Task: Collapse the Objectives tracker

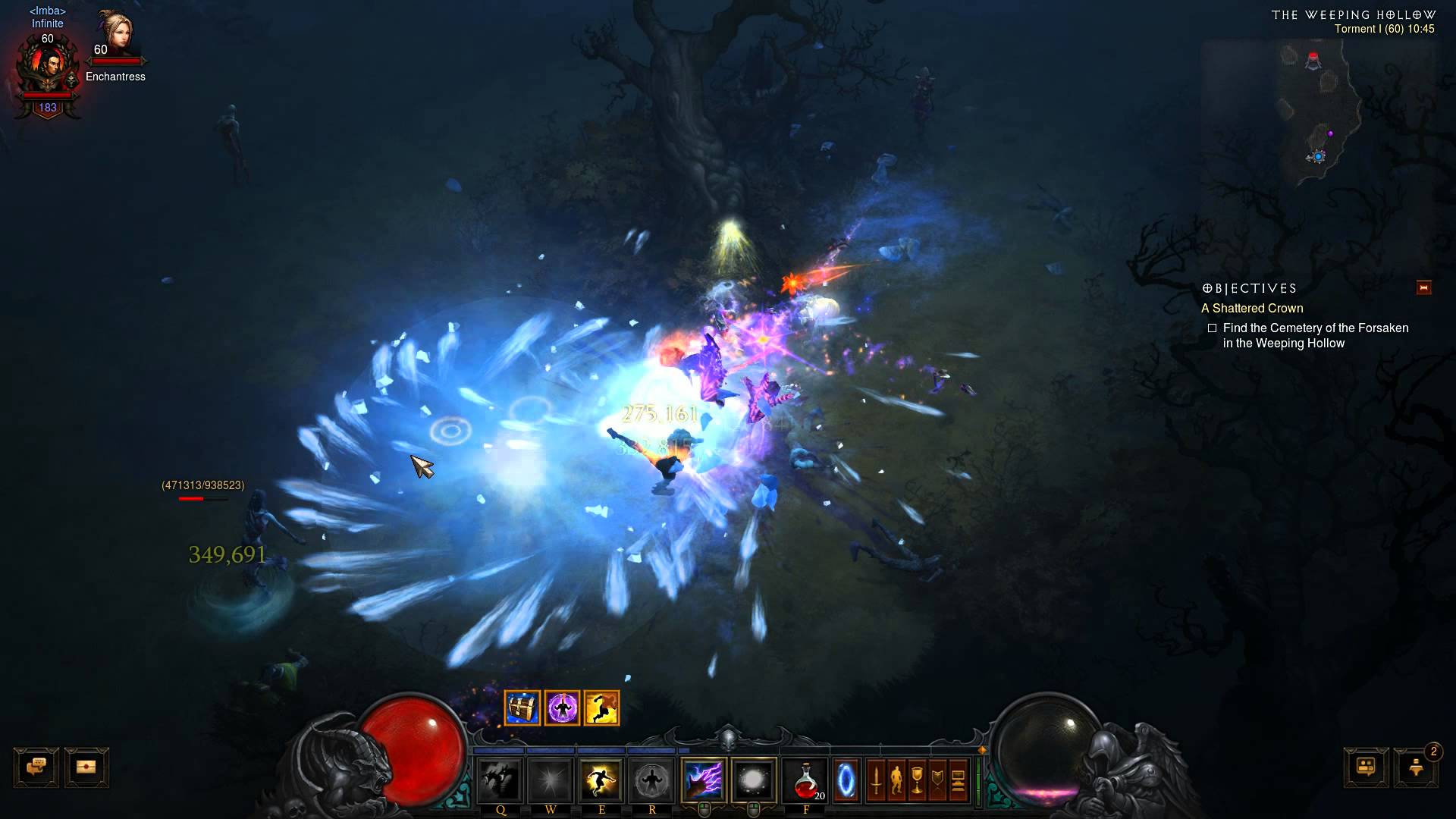Action: [1423, 287]
